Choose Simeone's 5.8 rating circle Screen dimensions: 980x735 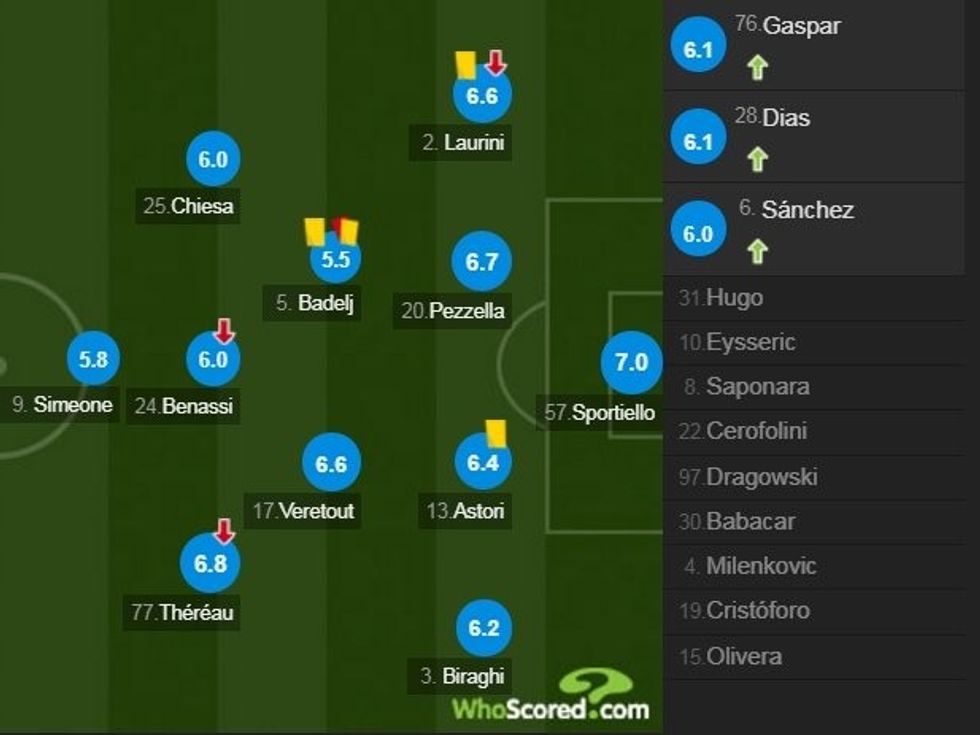(94, 360)
